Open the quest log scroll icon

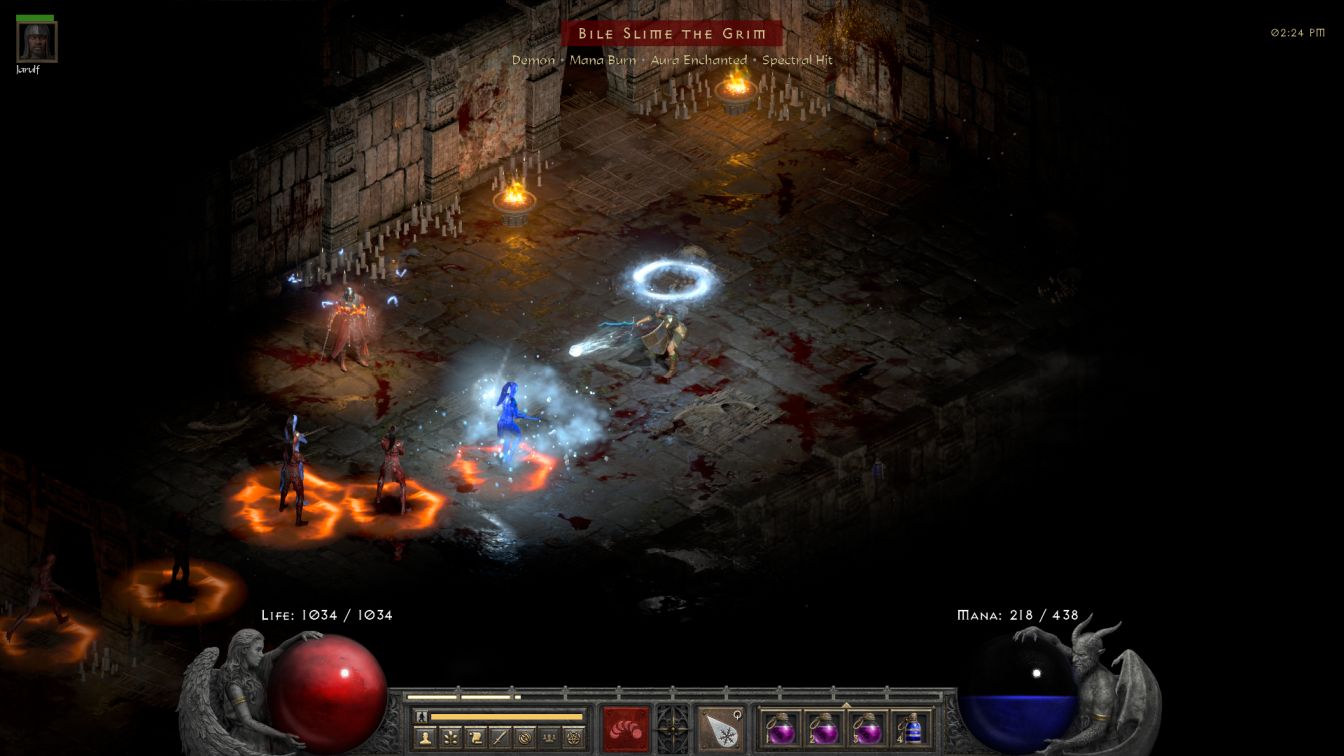pyautogui.click(x=475, y=738)
